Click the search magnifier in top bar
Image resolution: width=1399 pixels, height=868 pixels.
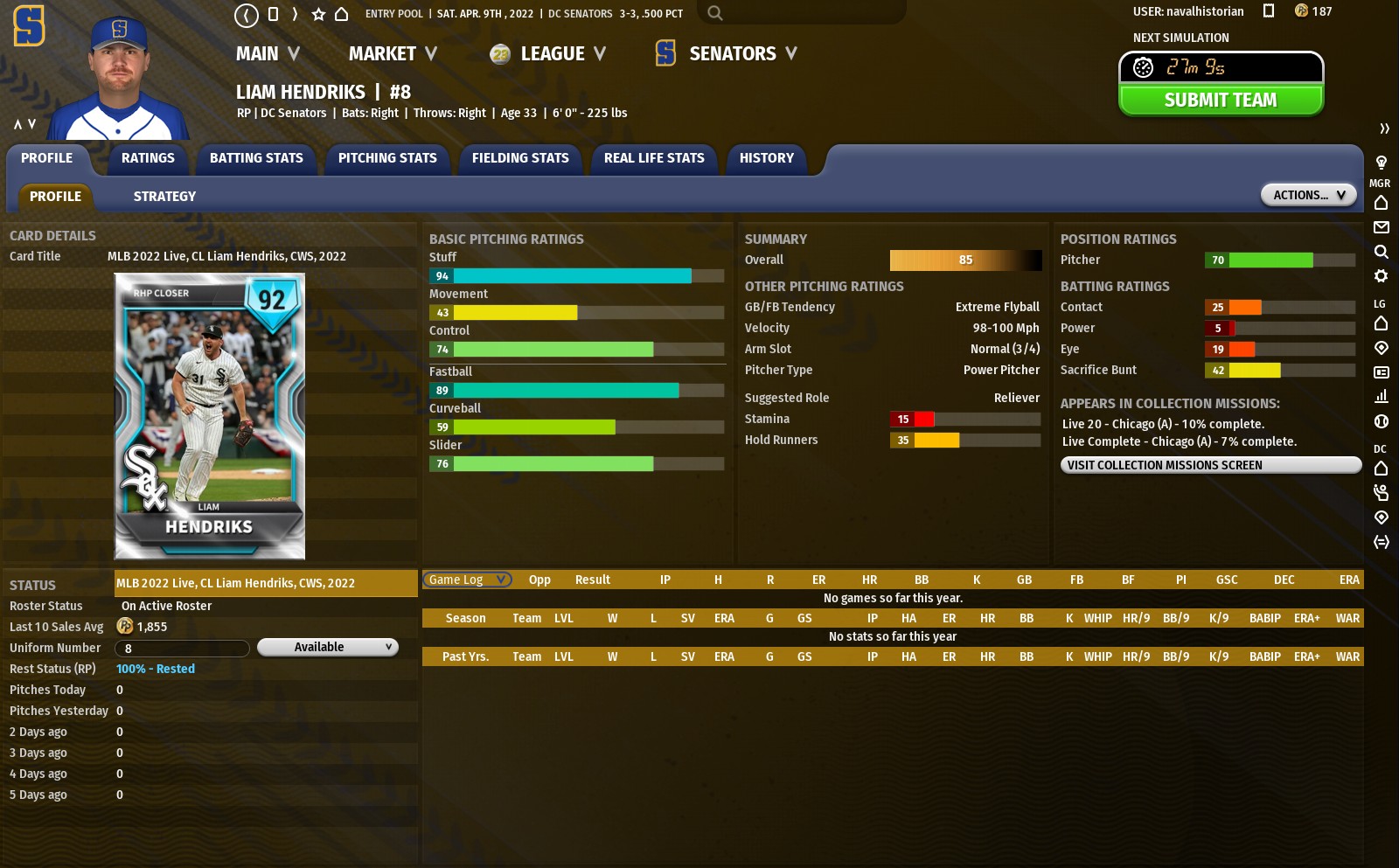pyautogui.click(x=715, y=13)
